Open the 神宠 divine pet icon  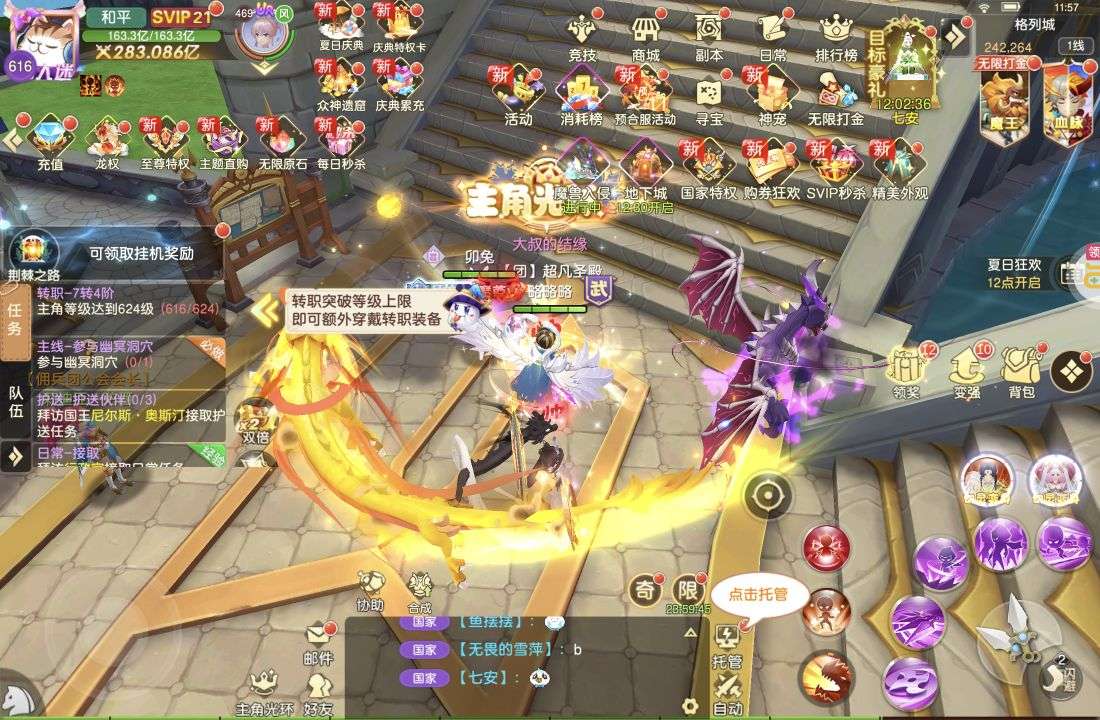click(772, 98)
